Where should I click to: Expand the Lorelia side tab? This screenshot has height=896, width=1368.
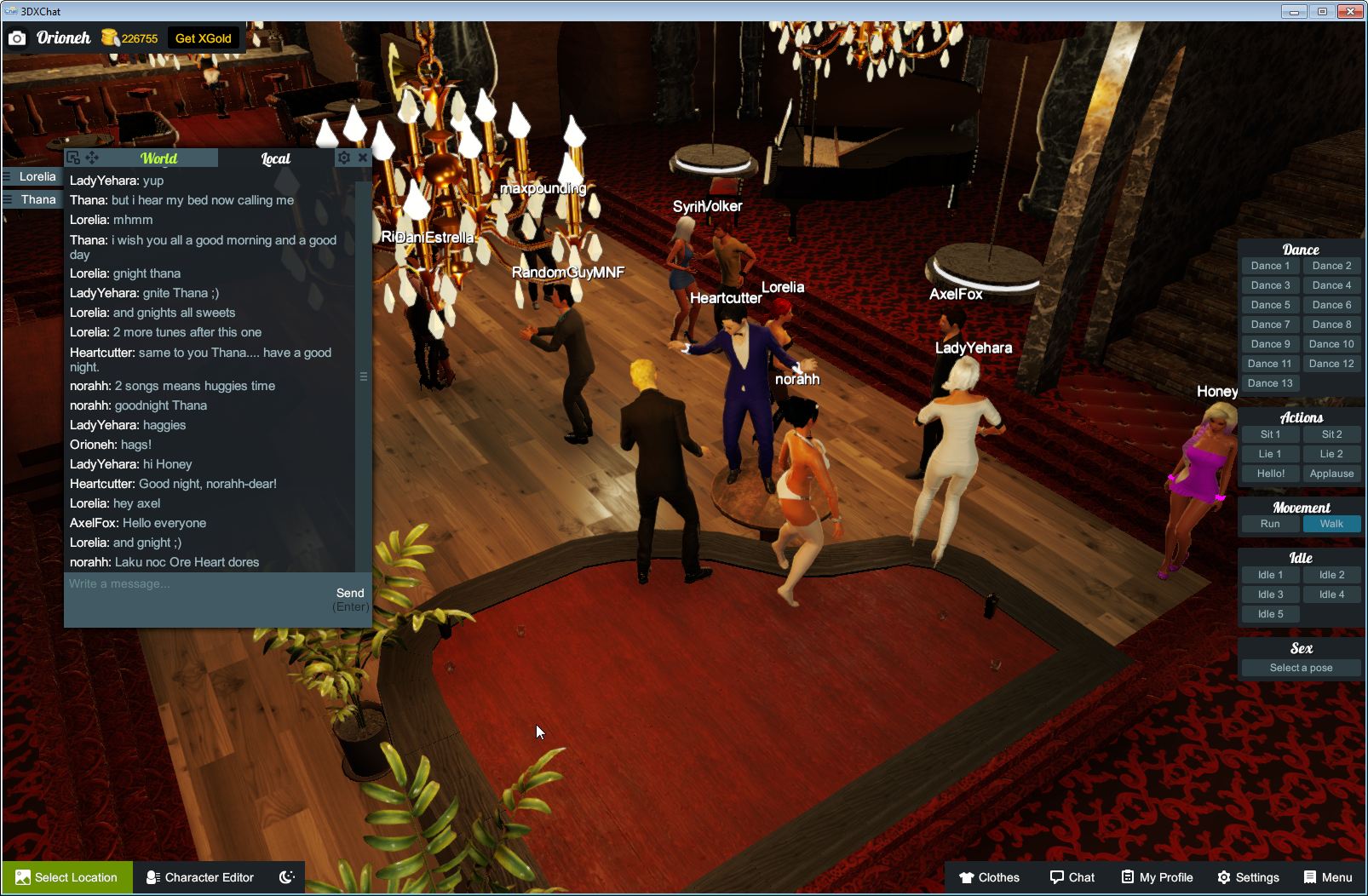tap(32, 176)
